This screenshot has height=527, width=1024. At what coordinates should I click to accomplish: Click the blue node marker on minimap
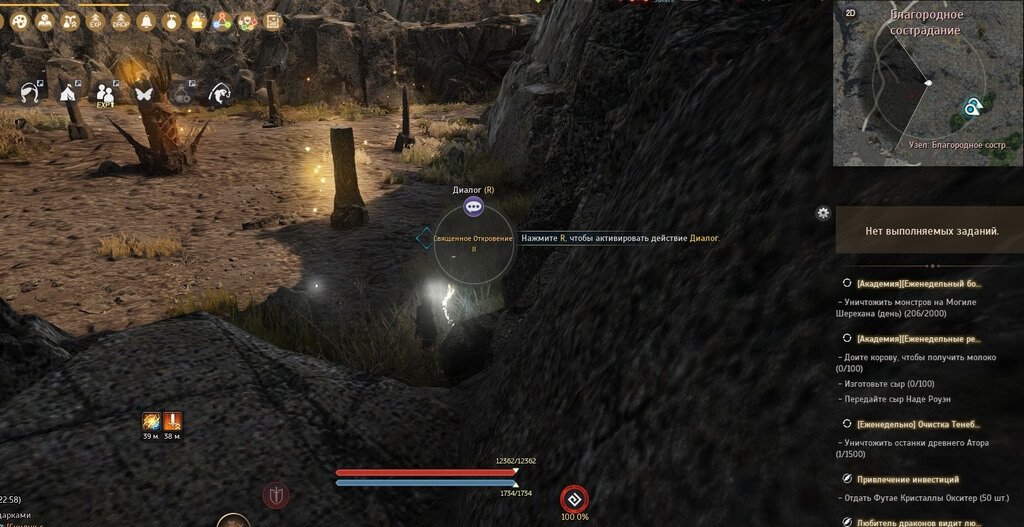[971, 107]
